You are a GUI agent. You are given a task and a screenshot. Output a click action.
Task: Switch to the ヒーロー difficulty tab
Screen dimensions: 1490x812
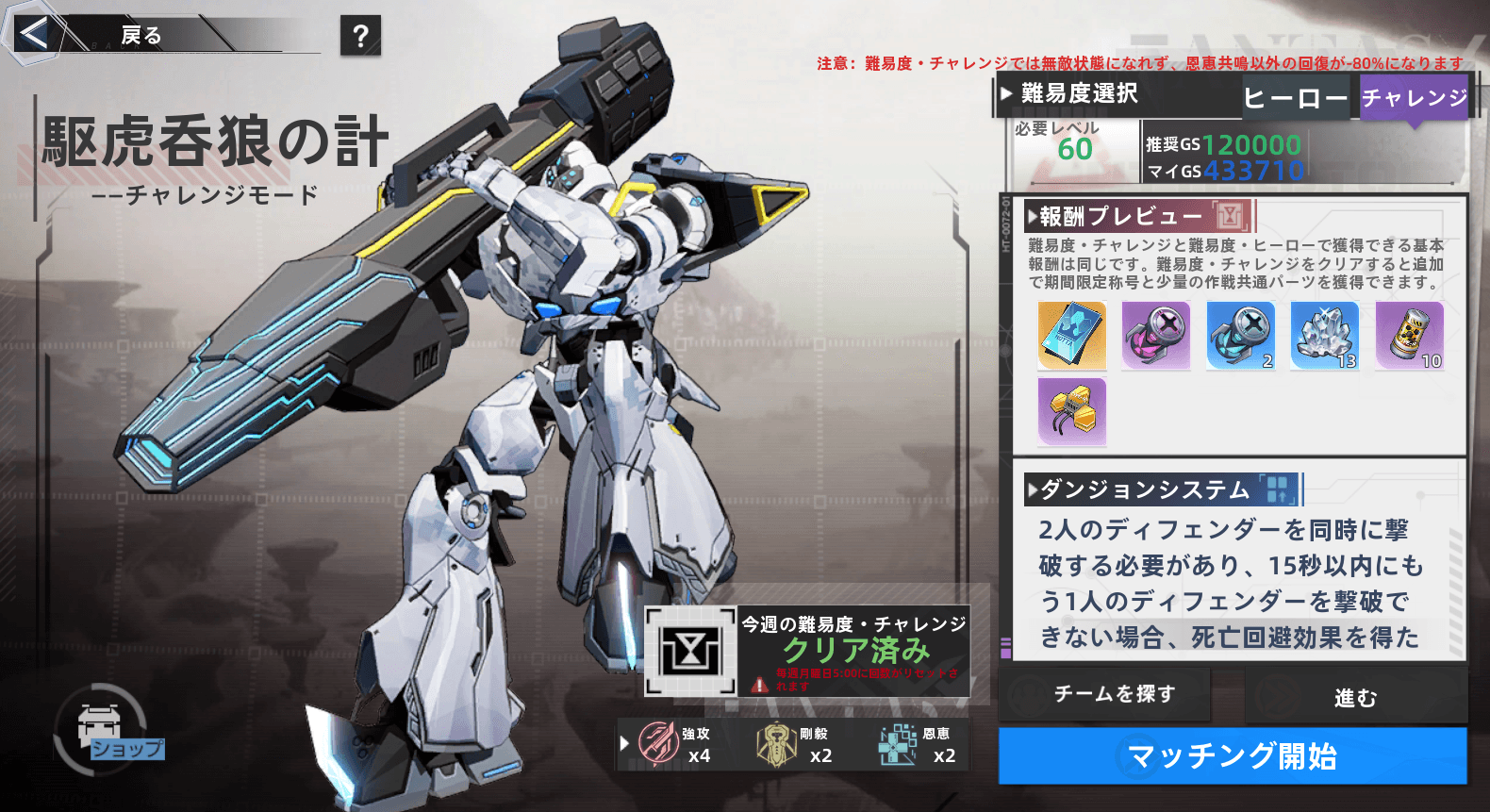[1295, 98]
